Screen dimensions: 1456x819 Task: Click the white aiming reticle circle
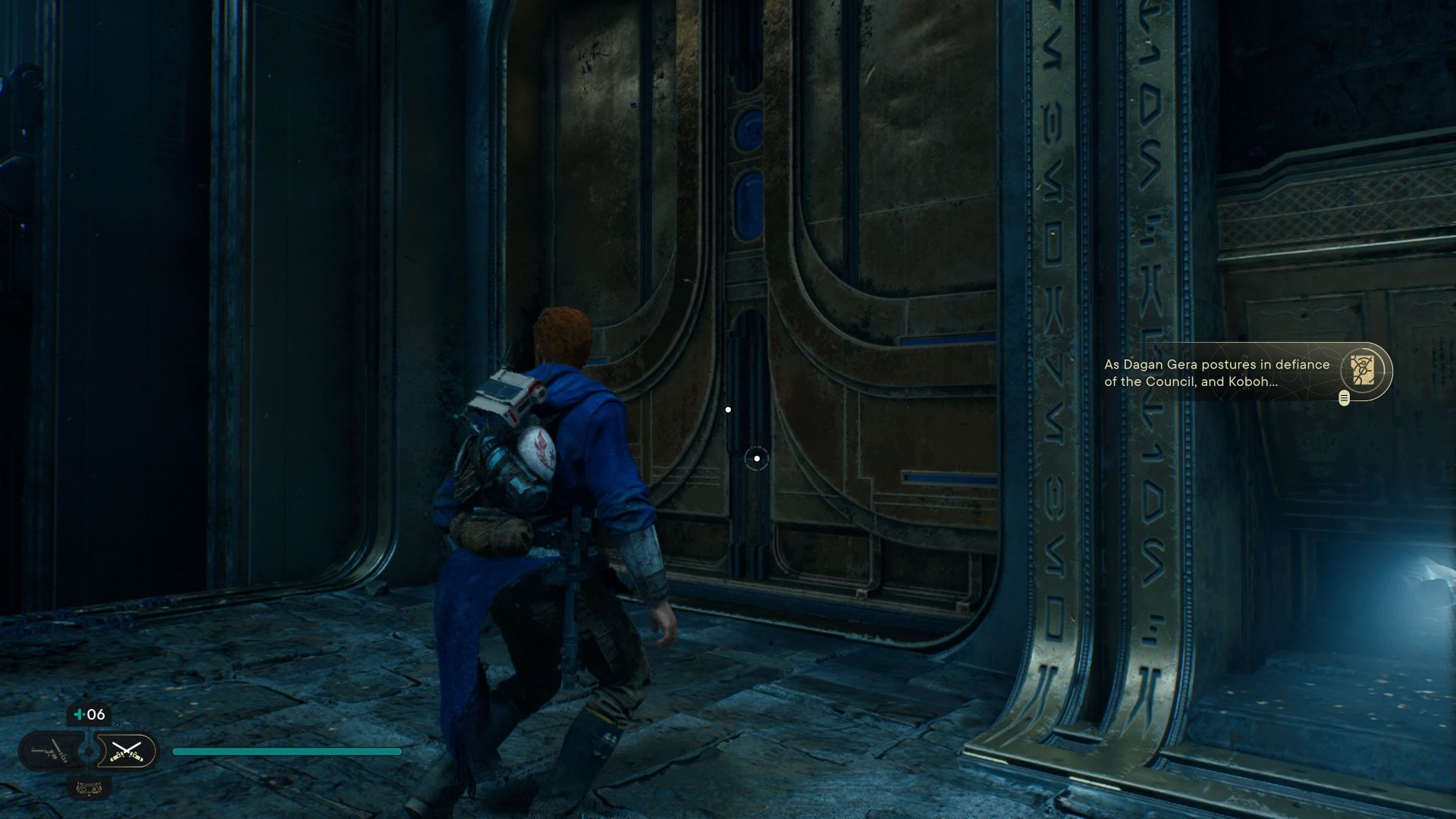pos(756,459)
